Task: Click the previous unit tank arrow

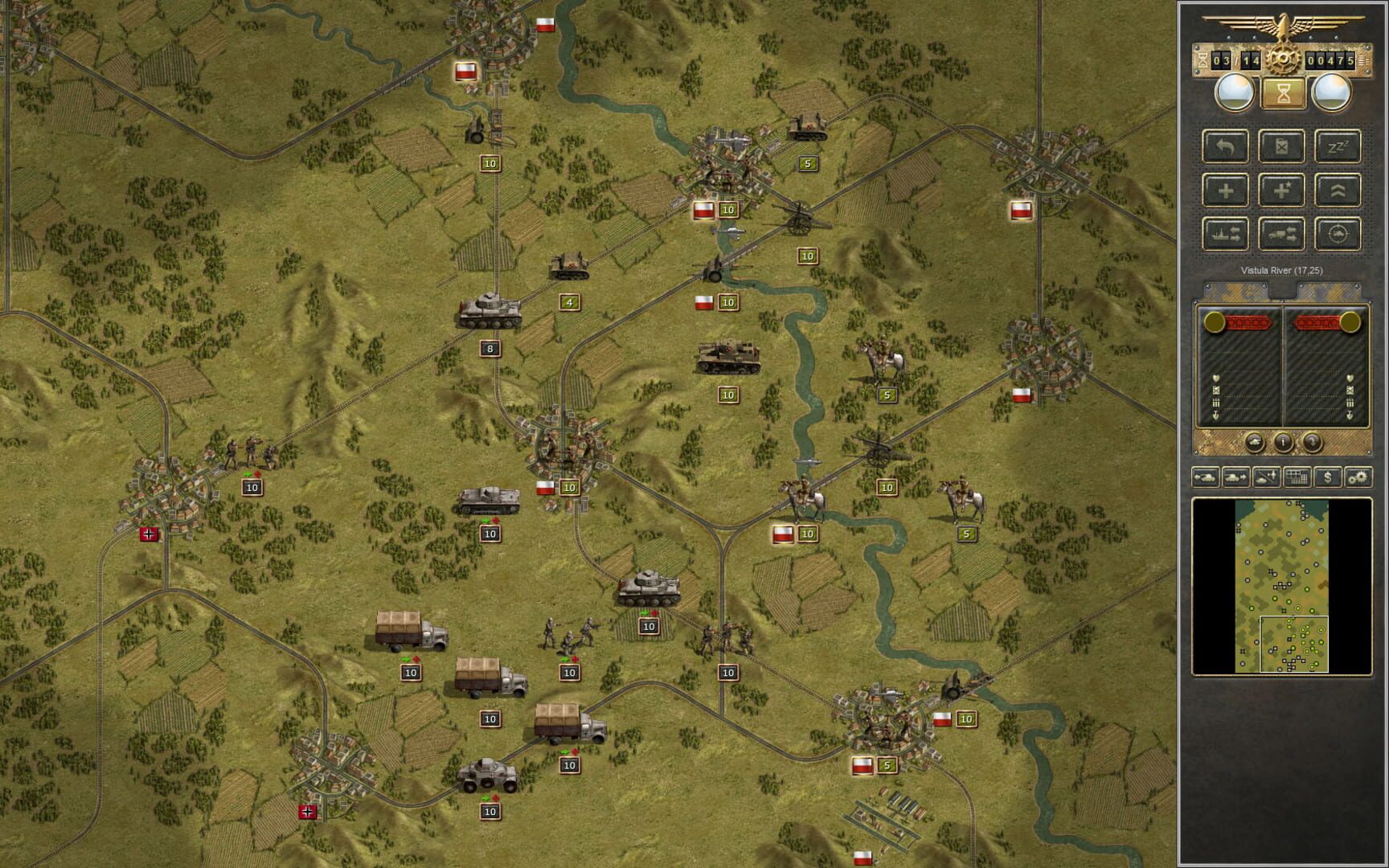Action: tap(1205, 477)
